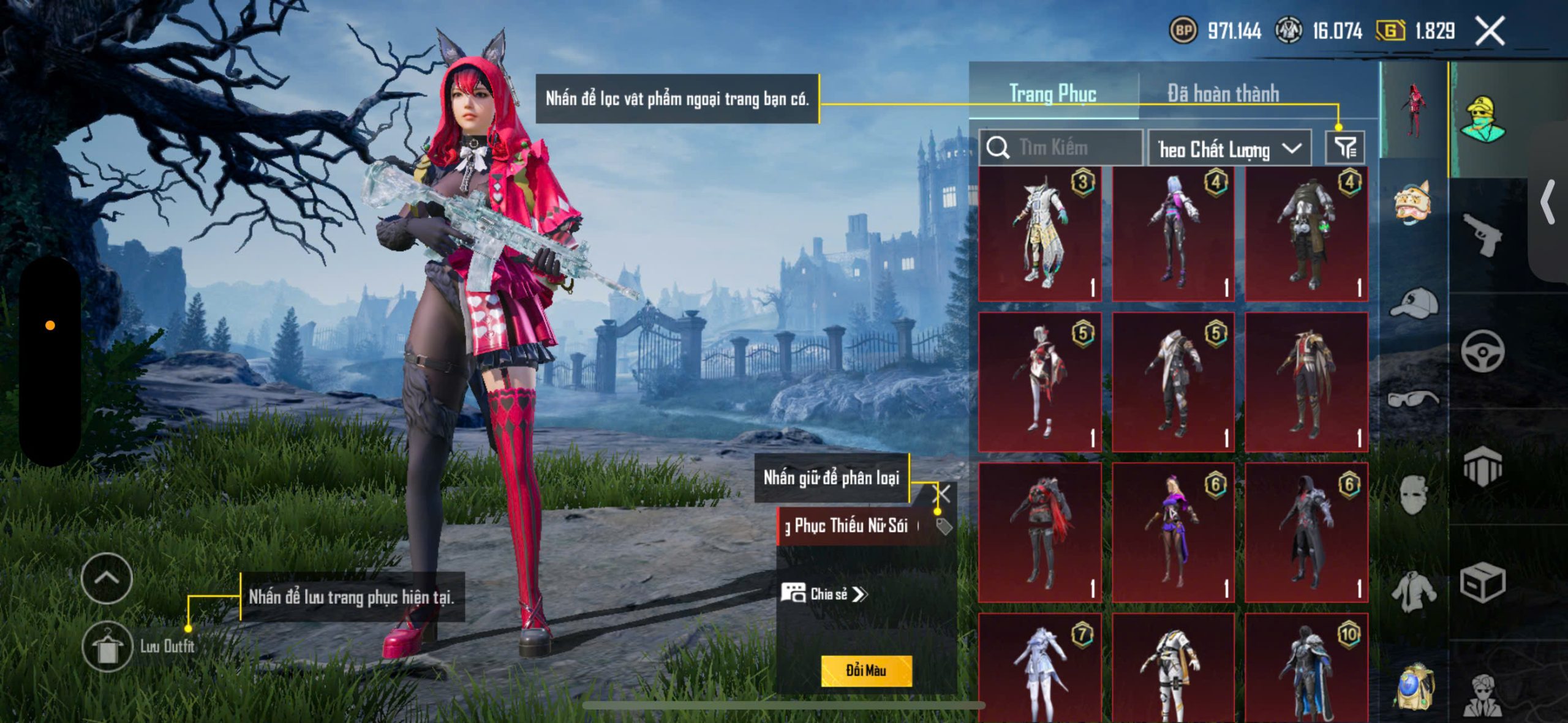Switch to the Trang Phục tab

(x=1052, y=94)
